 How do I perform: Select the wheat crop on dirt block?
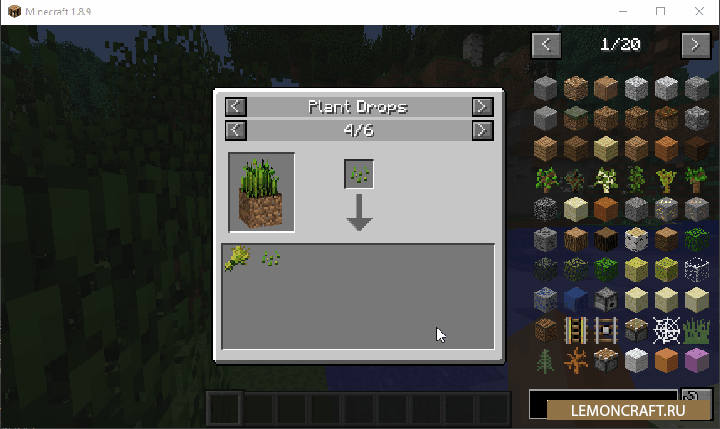261,192
